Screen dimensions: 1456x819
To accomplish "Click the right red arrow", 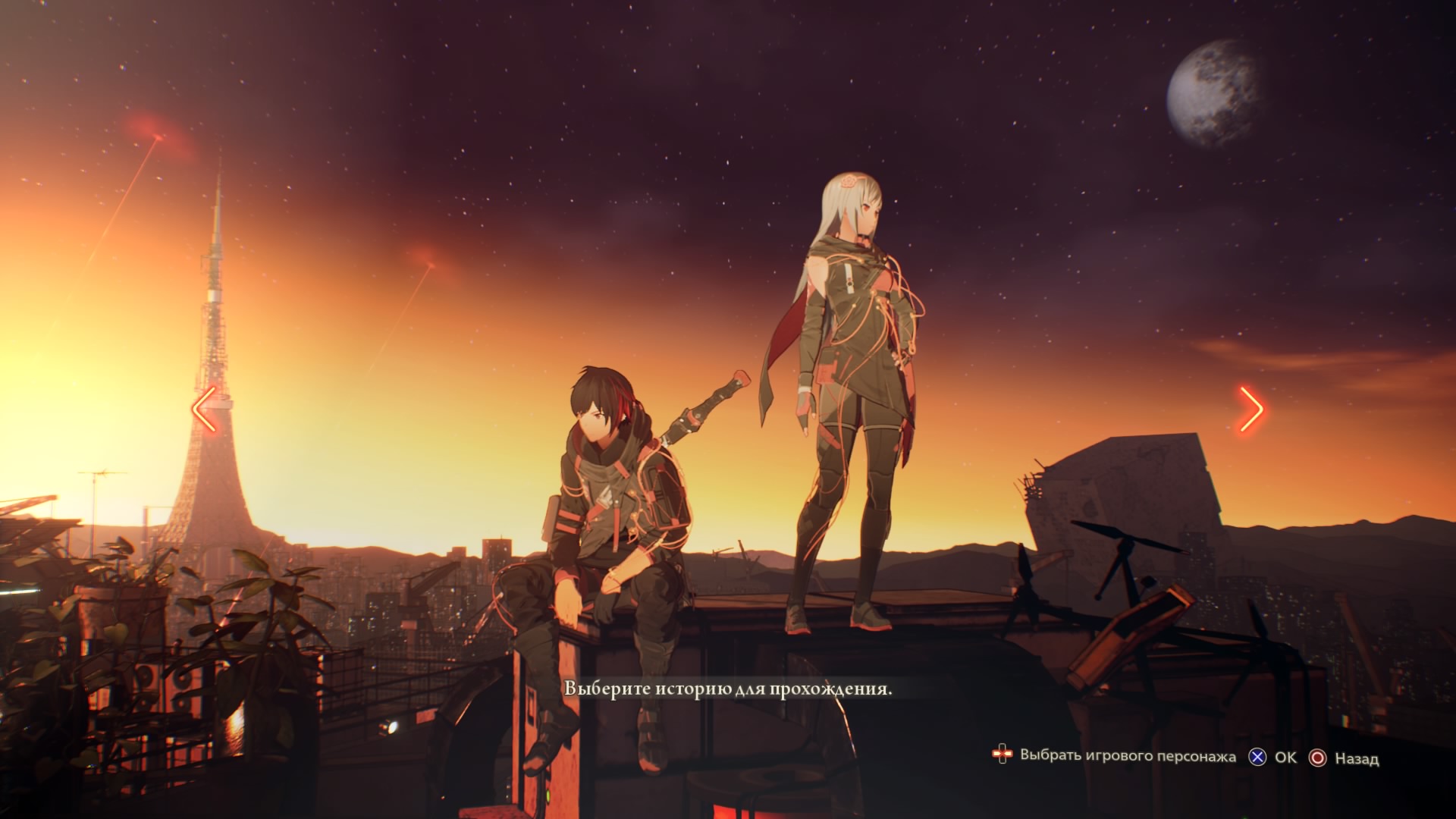I will (1251, 409).
